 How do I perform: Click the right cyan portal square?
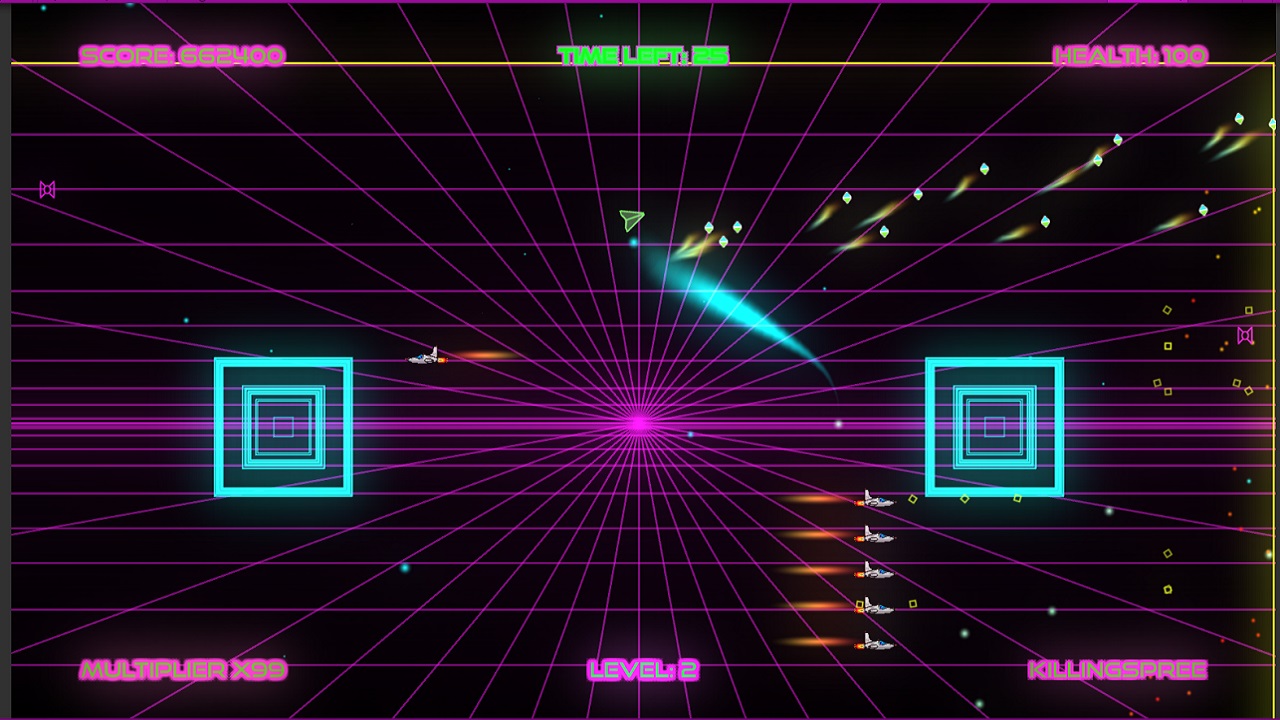click(x=995, y=424)
